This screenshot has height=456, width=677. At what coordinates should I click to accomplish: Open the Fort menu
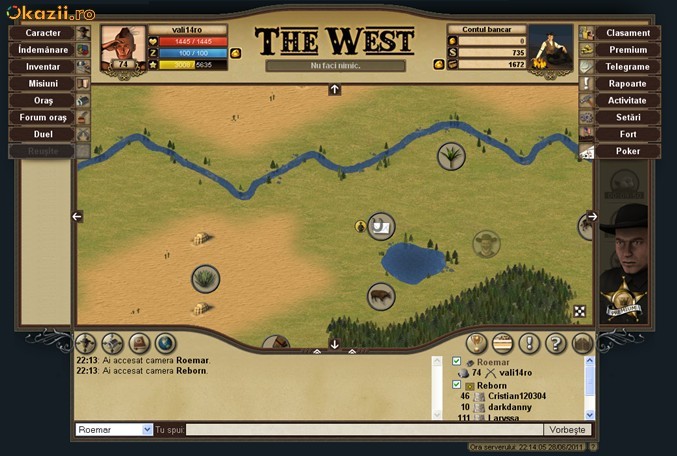click(627, 134)
